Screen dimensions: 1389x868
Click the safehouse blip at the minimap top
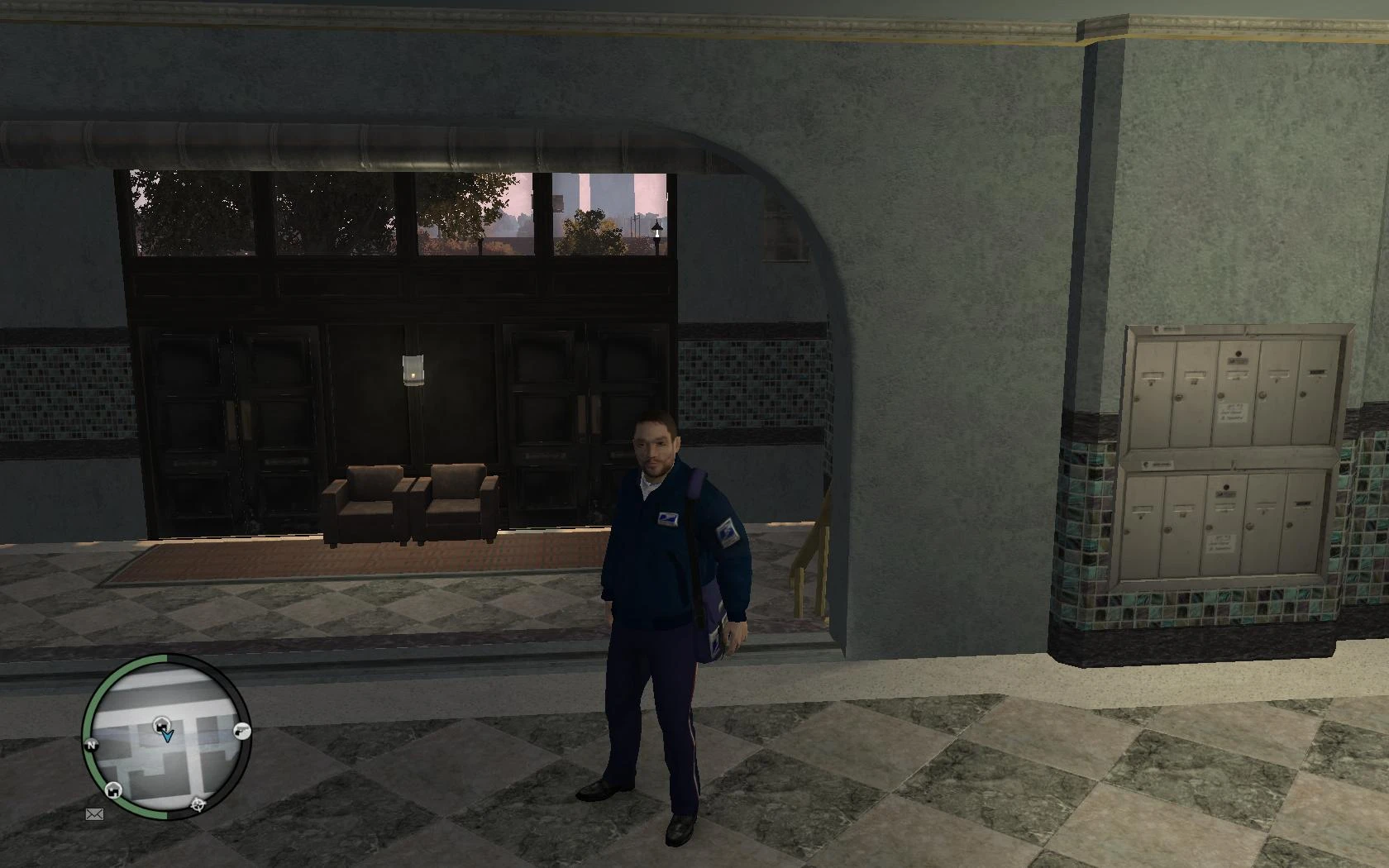(x=161, y=724)
